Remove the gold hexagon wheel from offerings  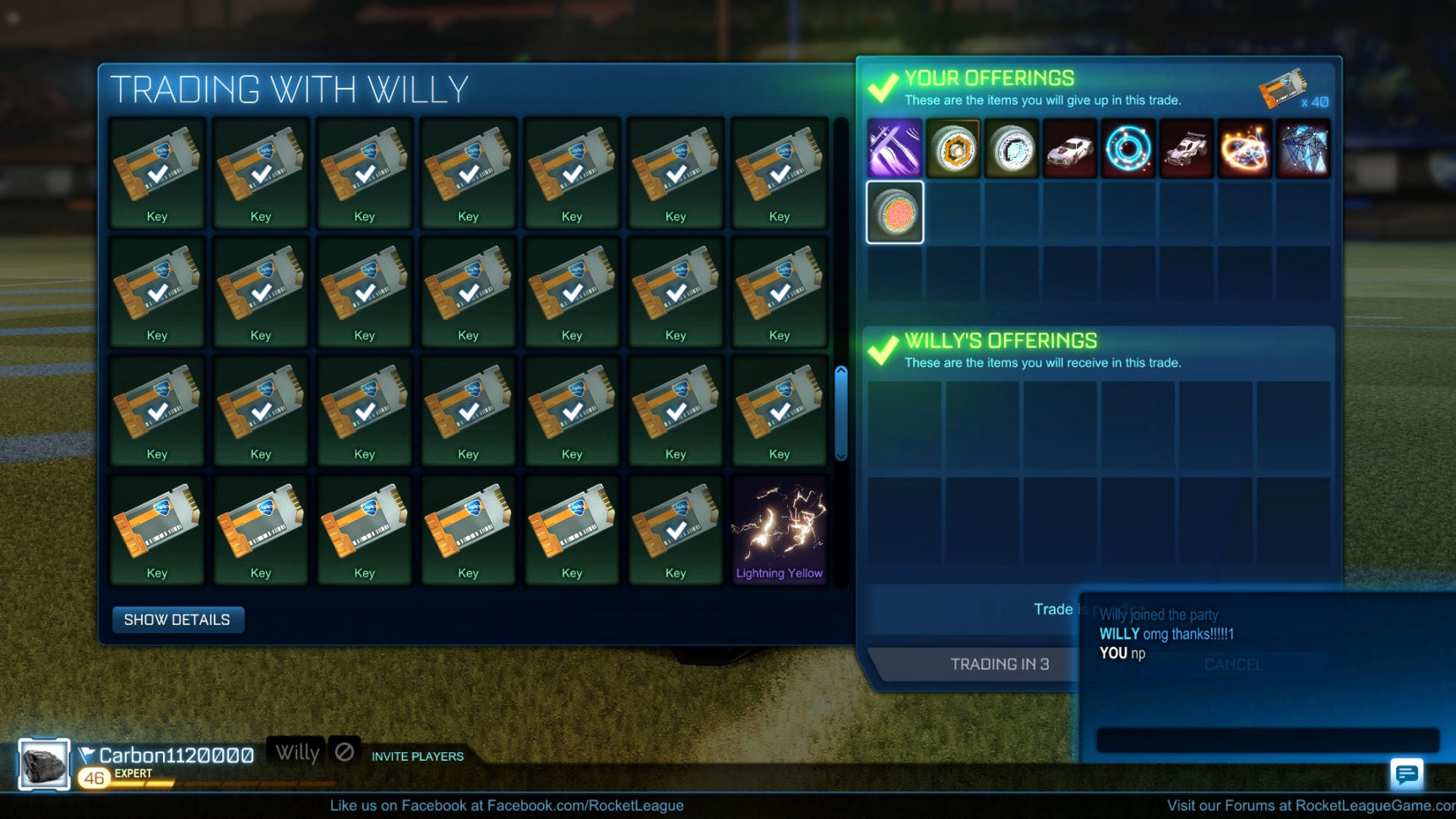953,149
